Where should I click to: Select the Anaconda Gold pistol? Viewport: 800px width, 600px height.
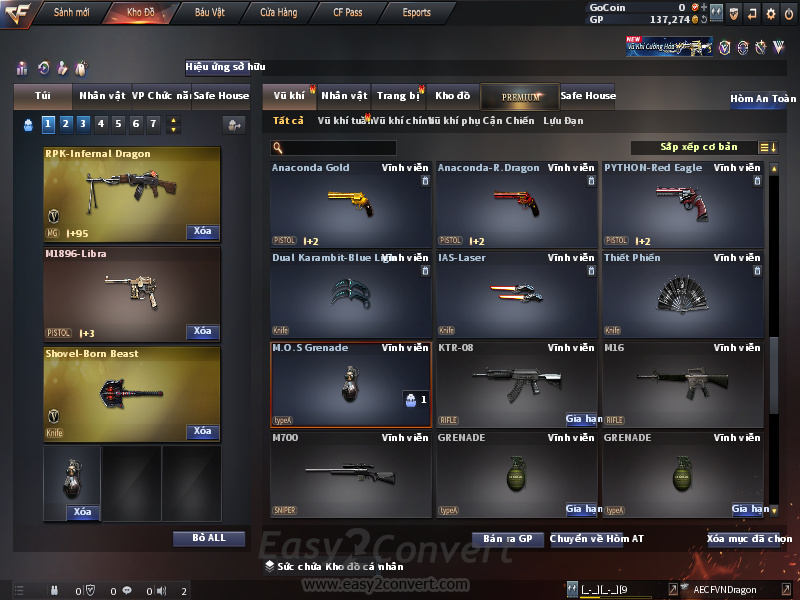(350, 205)
